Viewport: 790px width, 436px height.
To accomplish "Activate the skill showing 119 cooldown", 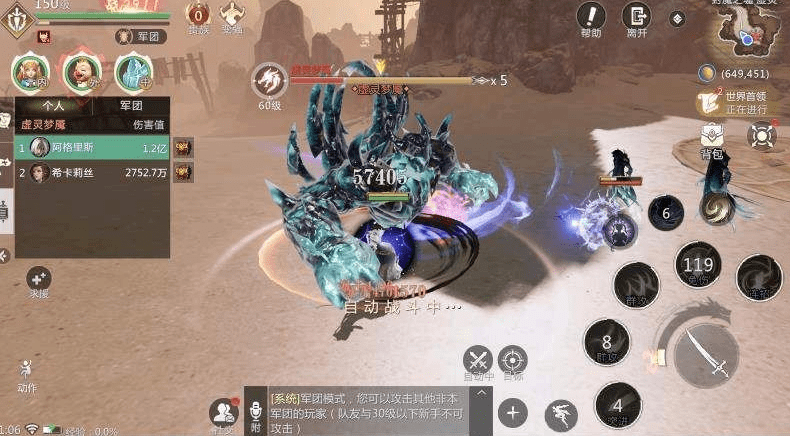I will point(697,266).
